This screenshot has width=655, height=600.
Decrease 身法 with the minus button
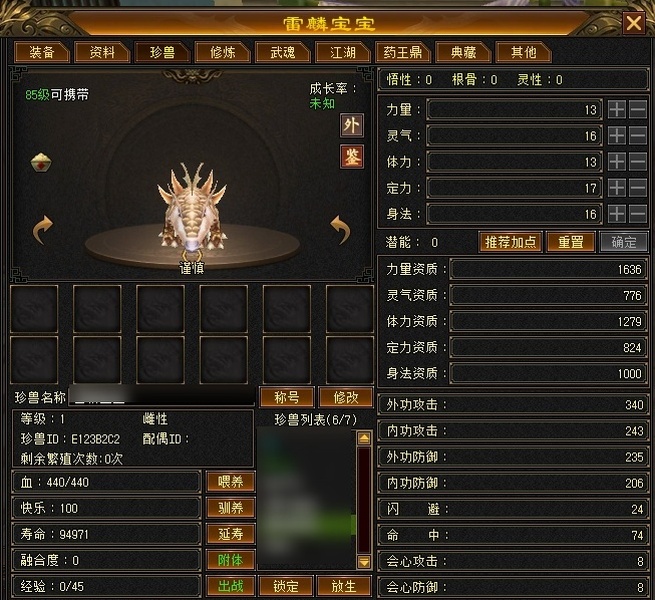tap(638, 213)
